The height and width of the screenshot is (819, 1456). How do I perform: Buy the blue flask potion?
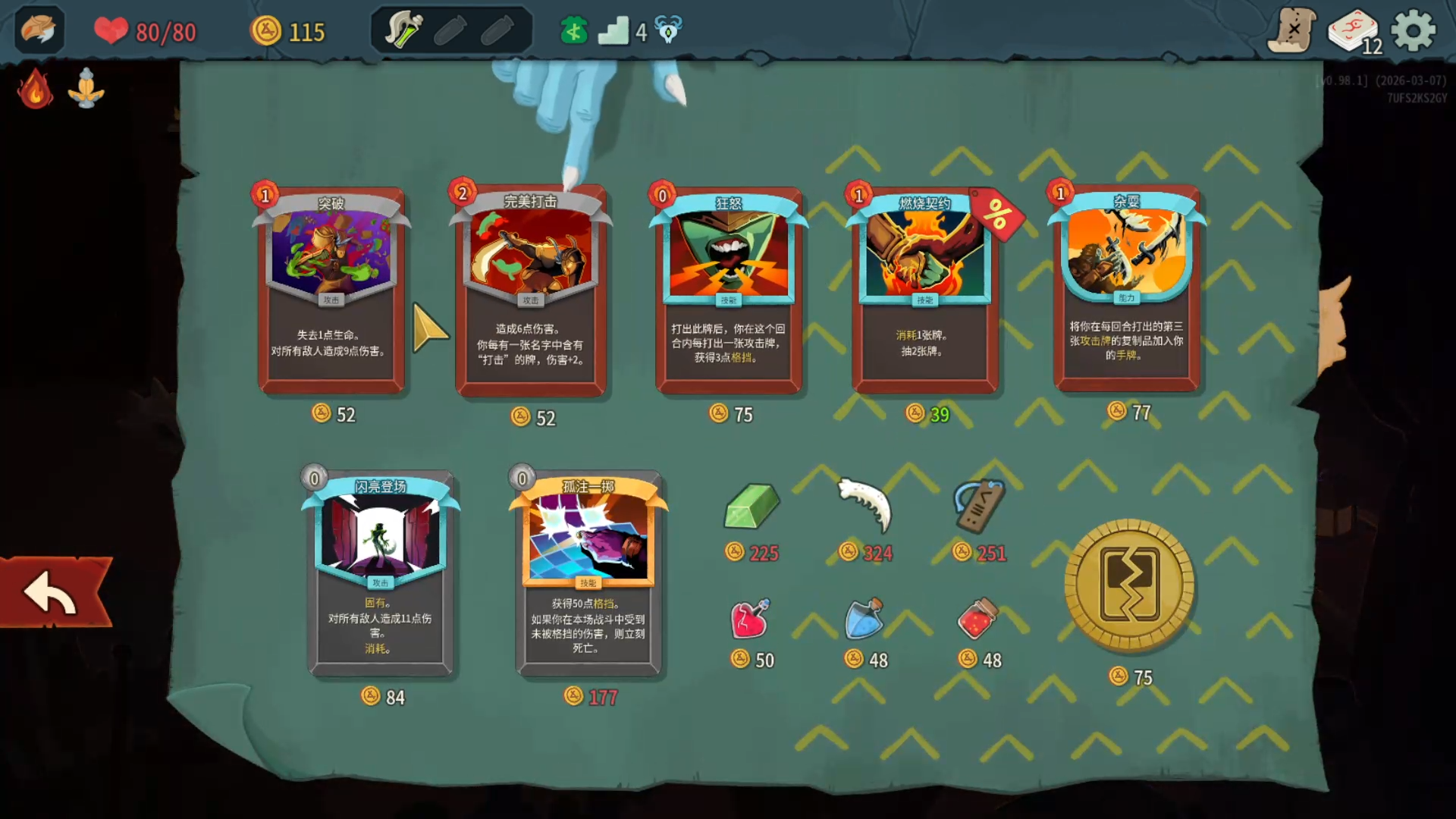point(864,619)
